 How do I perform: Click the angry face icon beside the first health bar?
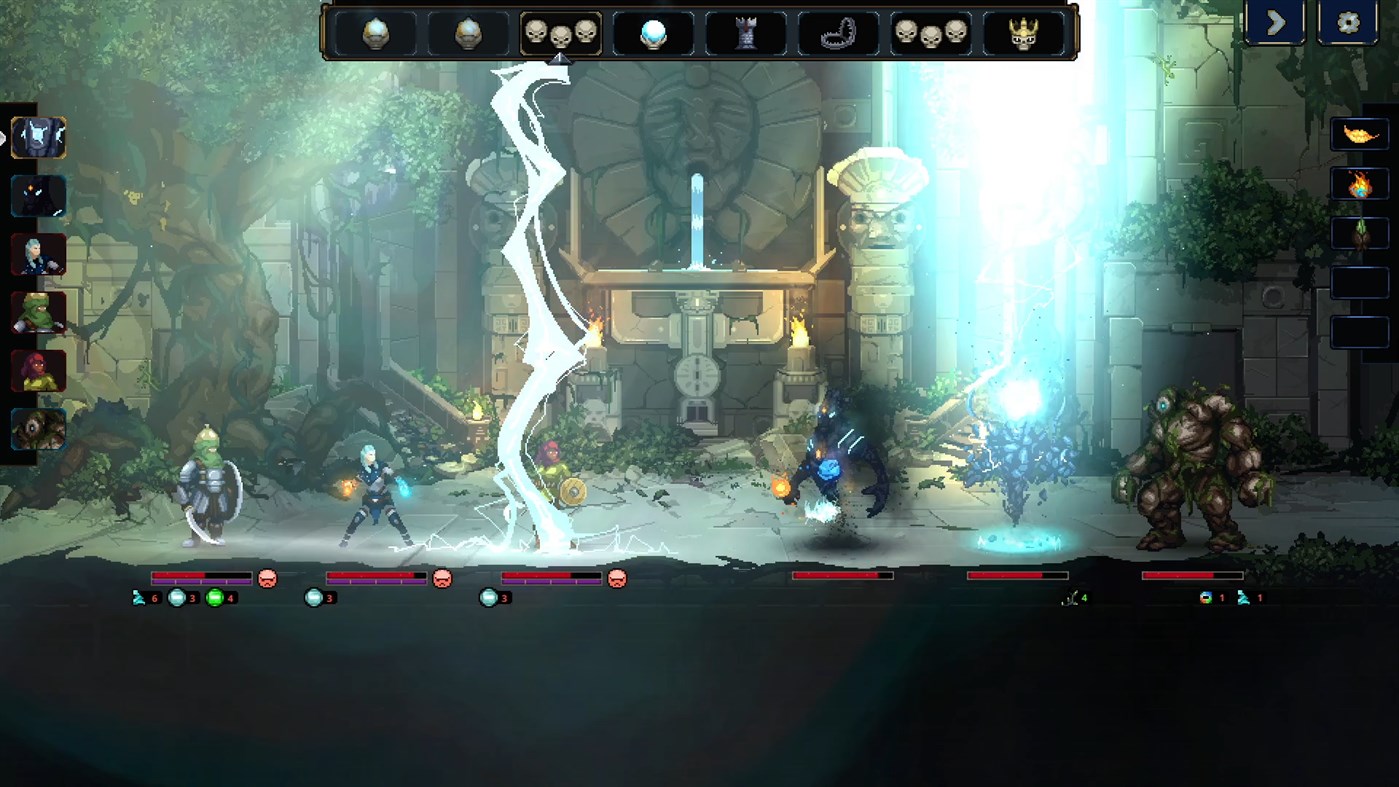pos(265,577)
